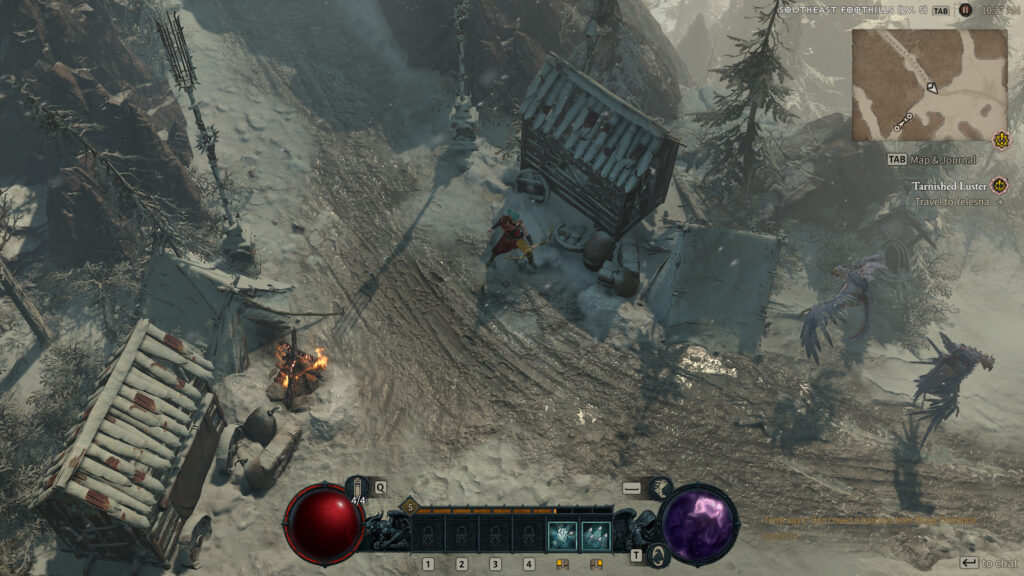Summon the mount using the horse icon
The width and height of the screenshot is (1024, 576).
tap(661, 488)
